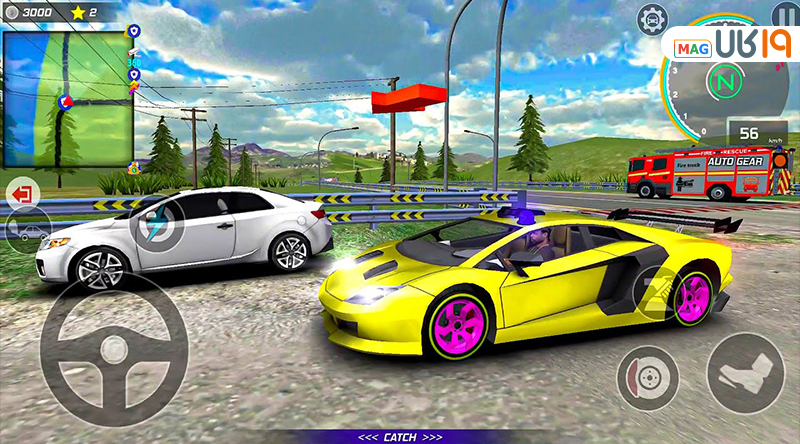
Task: Exit the vehicle with the red arrow button
Action: (x=21, y=191)
